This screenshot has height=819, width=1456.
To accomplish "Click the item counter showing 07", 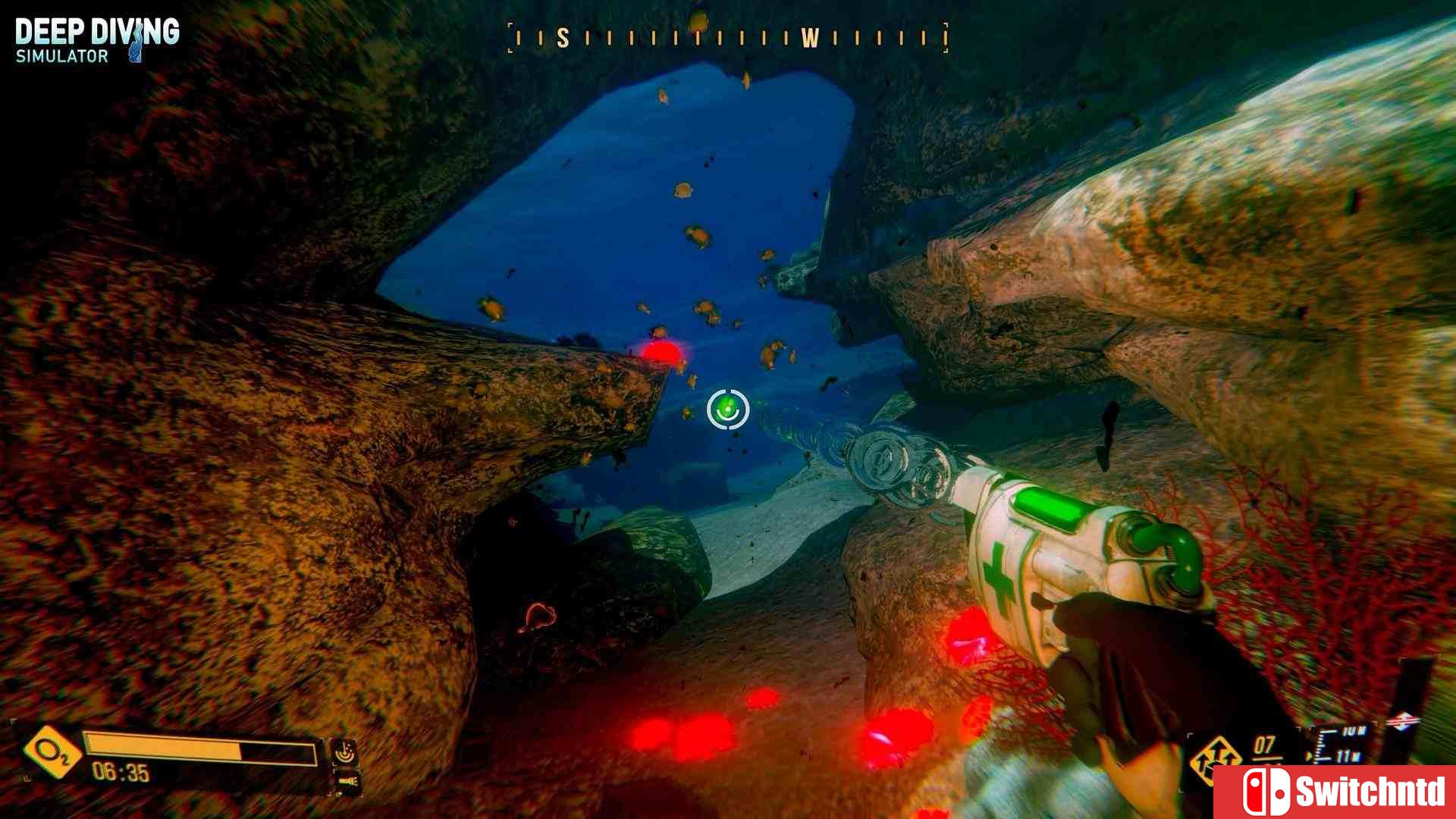I will 1265,745.
